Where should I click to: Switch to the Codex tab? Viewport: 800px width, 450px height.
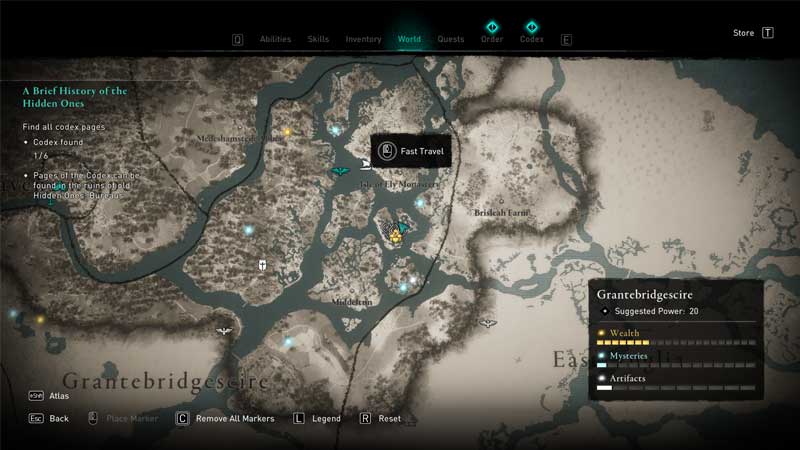(531, 39)
